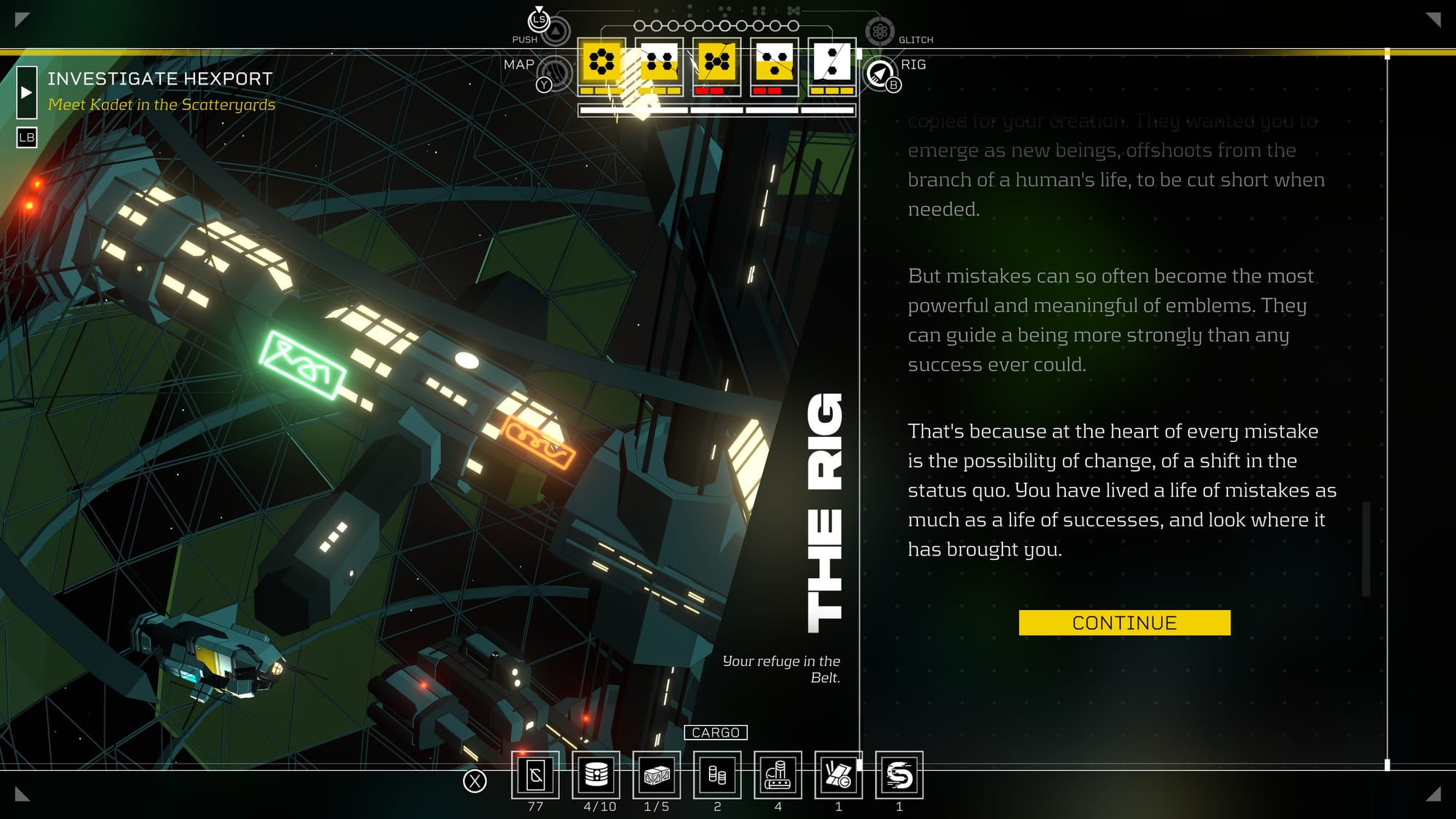Activate the Glitch icon

(879, 31)
